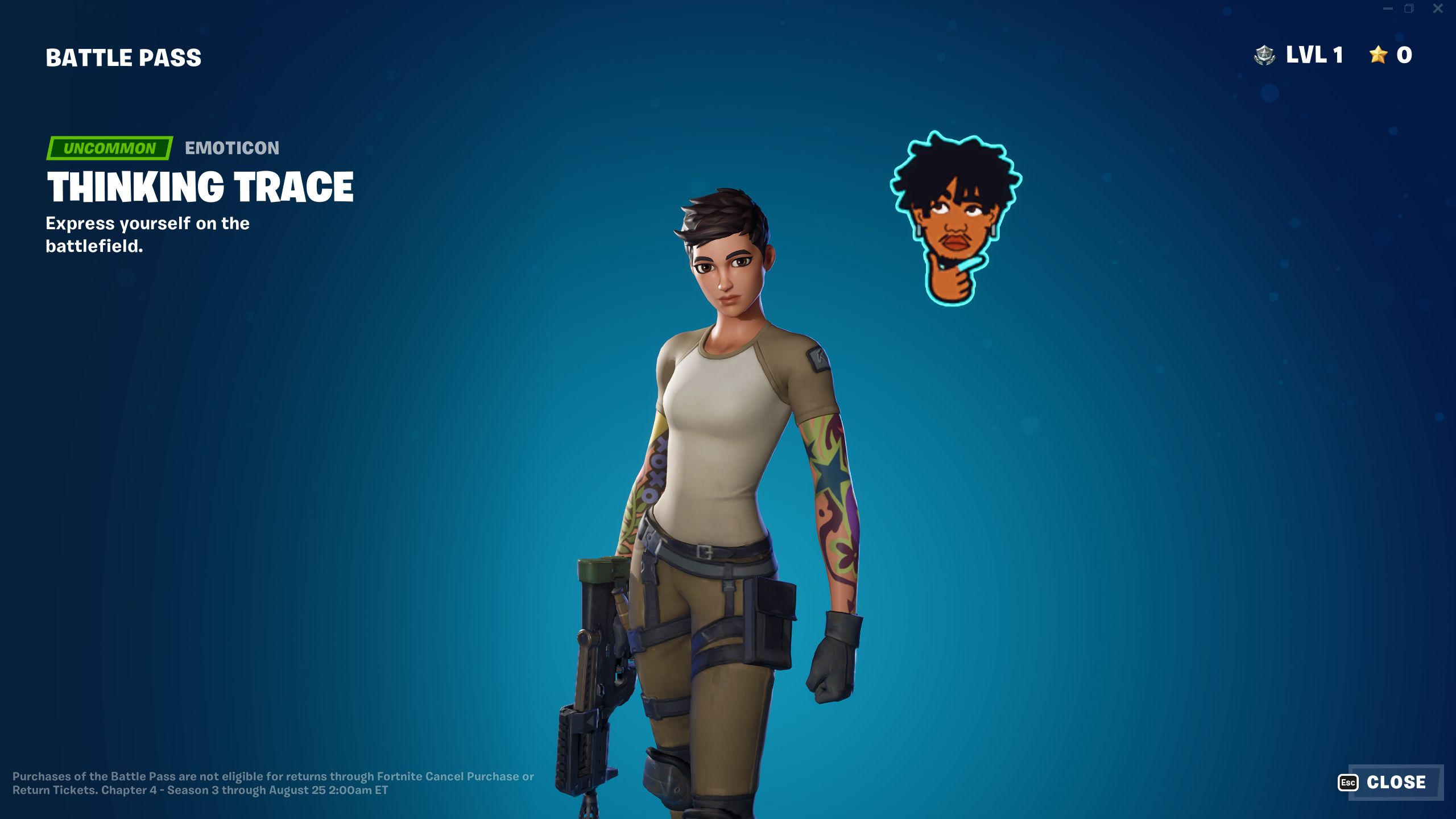Toggle the UNCOMMON rarity badge
This screenshot has width=1456, height=819.
pos(109,149)
